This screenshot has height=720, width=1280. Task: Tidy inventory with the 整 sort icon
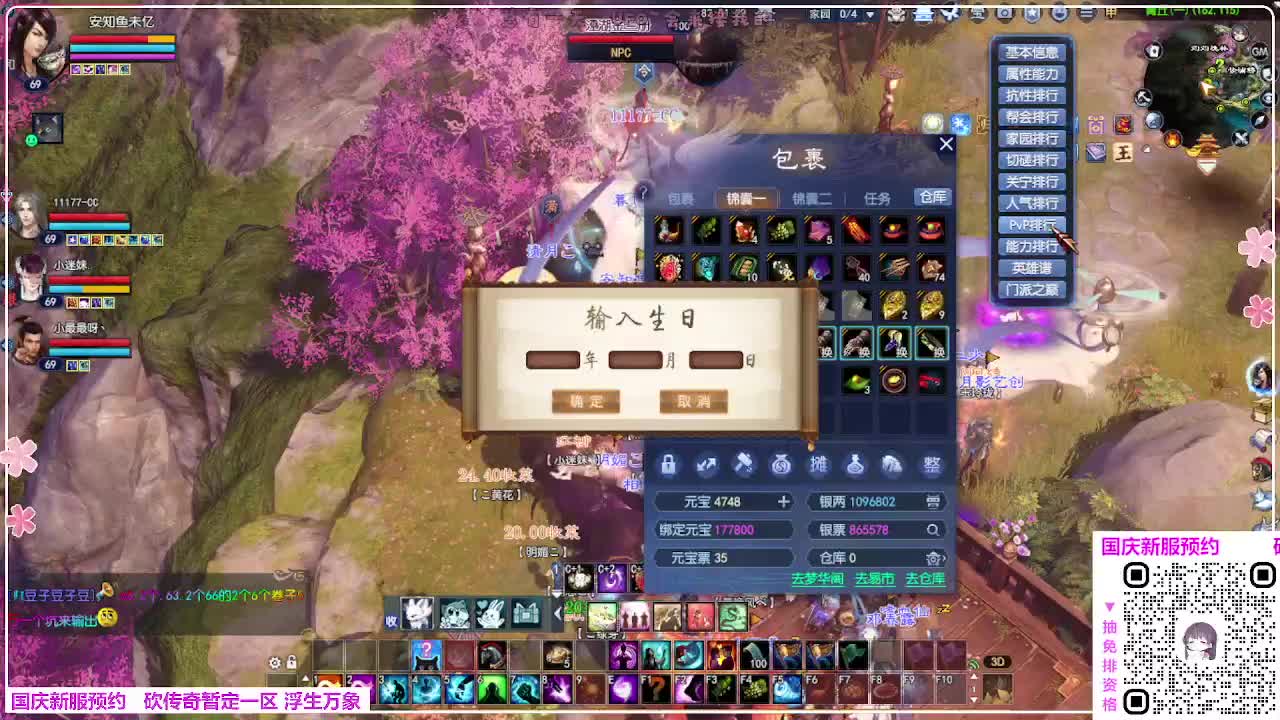[x=931, y=466]
